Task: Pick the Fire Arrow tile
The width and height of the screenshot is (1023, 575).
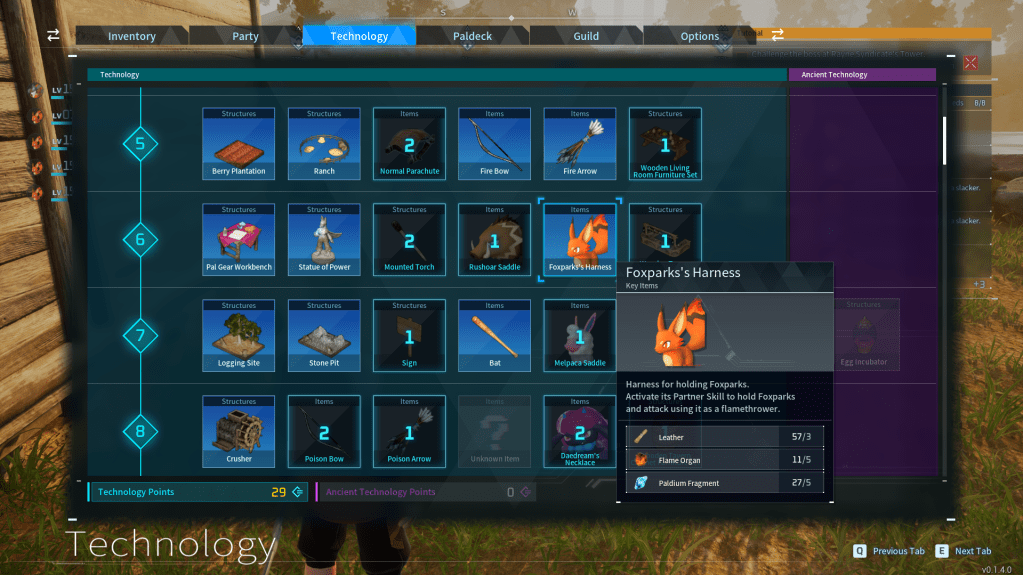Action: 580,144
